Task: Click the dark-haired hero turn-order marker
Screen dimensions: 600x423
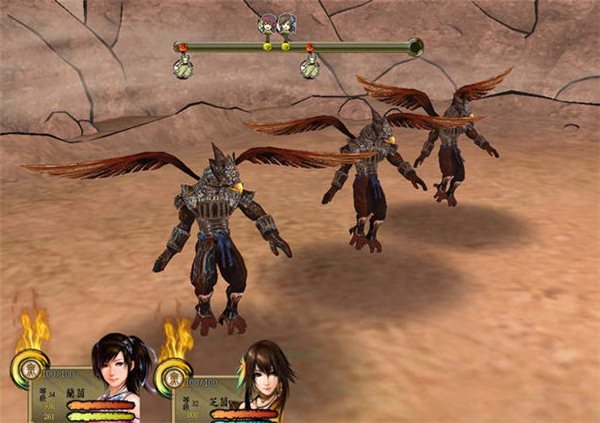Action: click(287, 24)
